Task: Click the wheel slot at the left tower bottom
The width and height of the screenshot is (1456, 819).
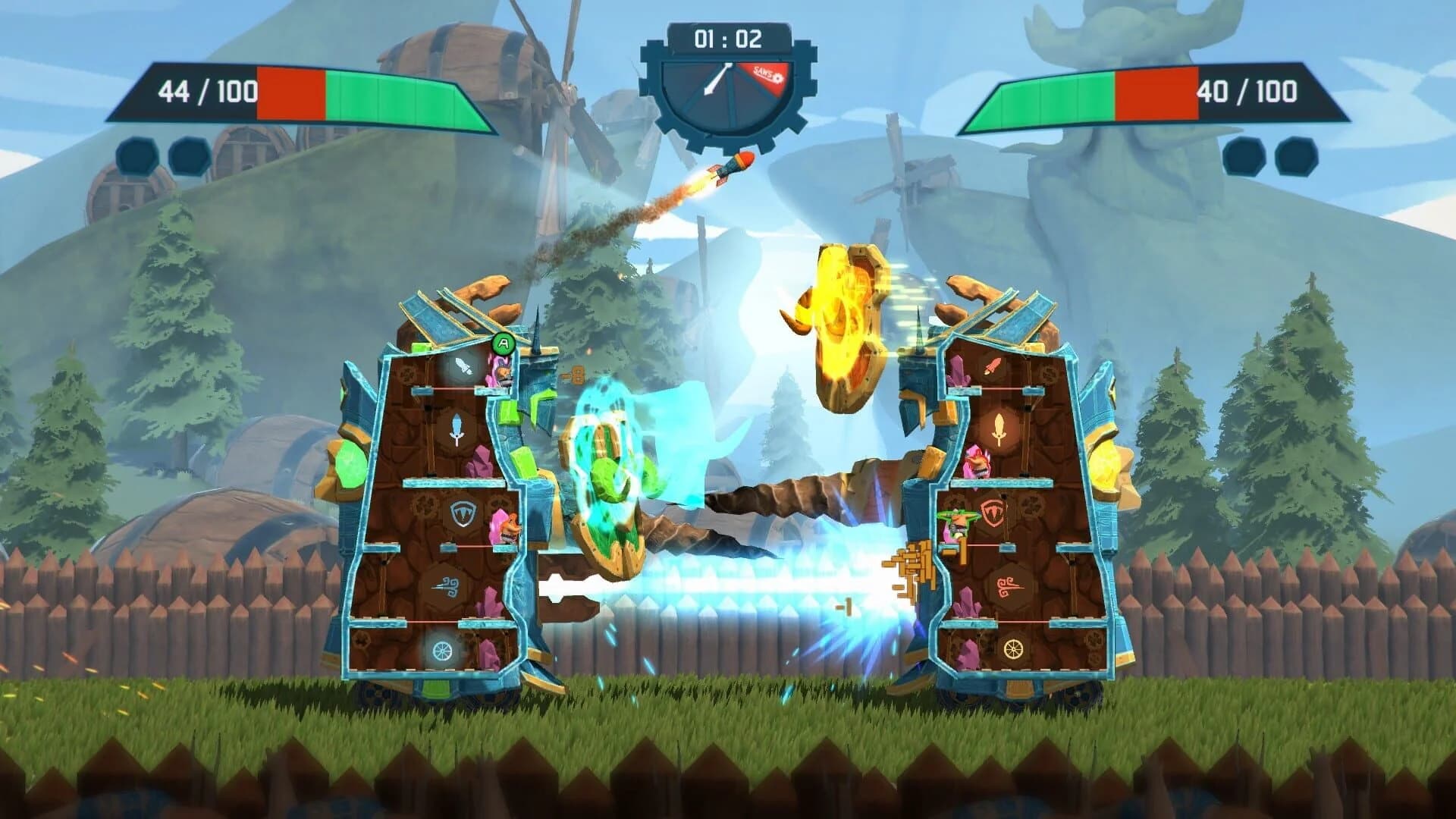Action: tap(442, 651)
